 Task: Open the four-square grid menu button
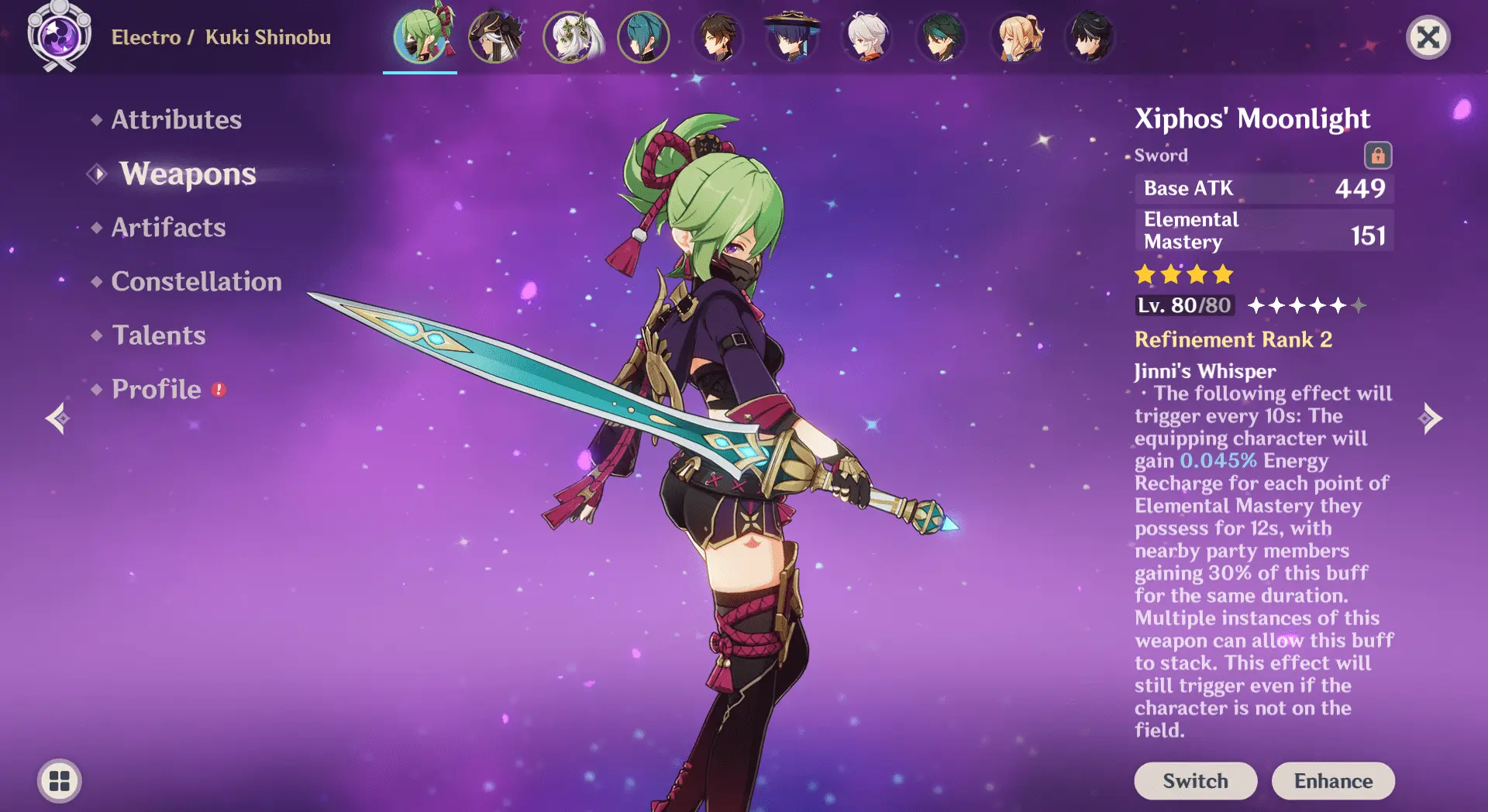60,781
